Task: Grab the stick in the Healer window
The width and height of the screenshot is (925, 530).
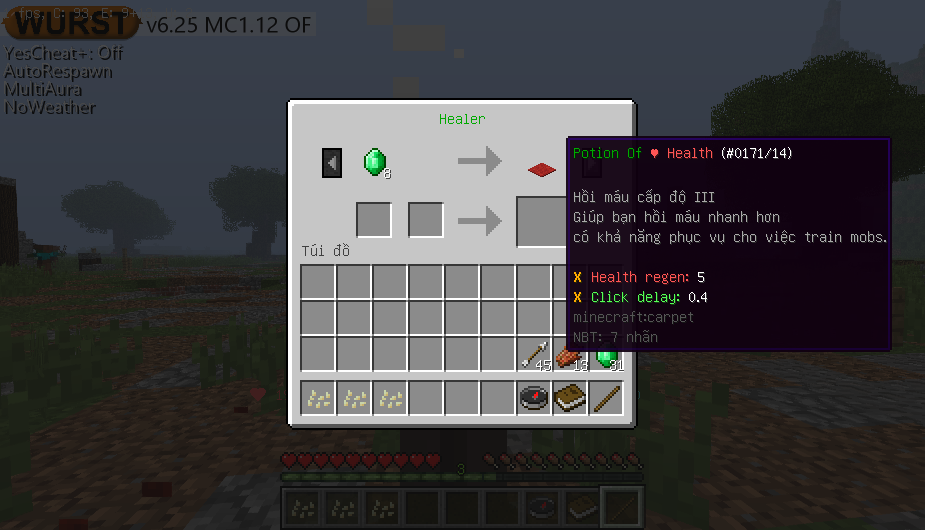Action: click(x=606, y=398)
